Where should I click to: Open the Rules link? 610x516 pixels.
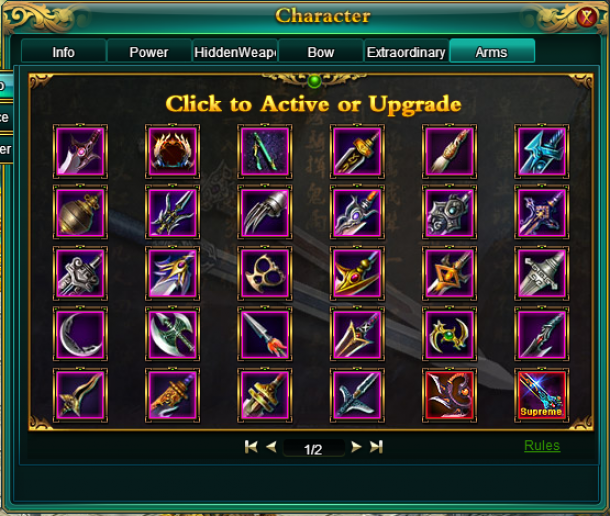542,446
